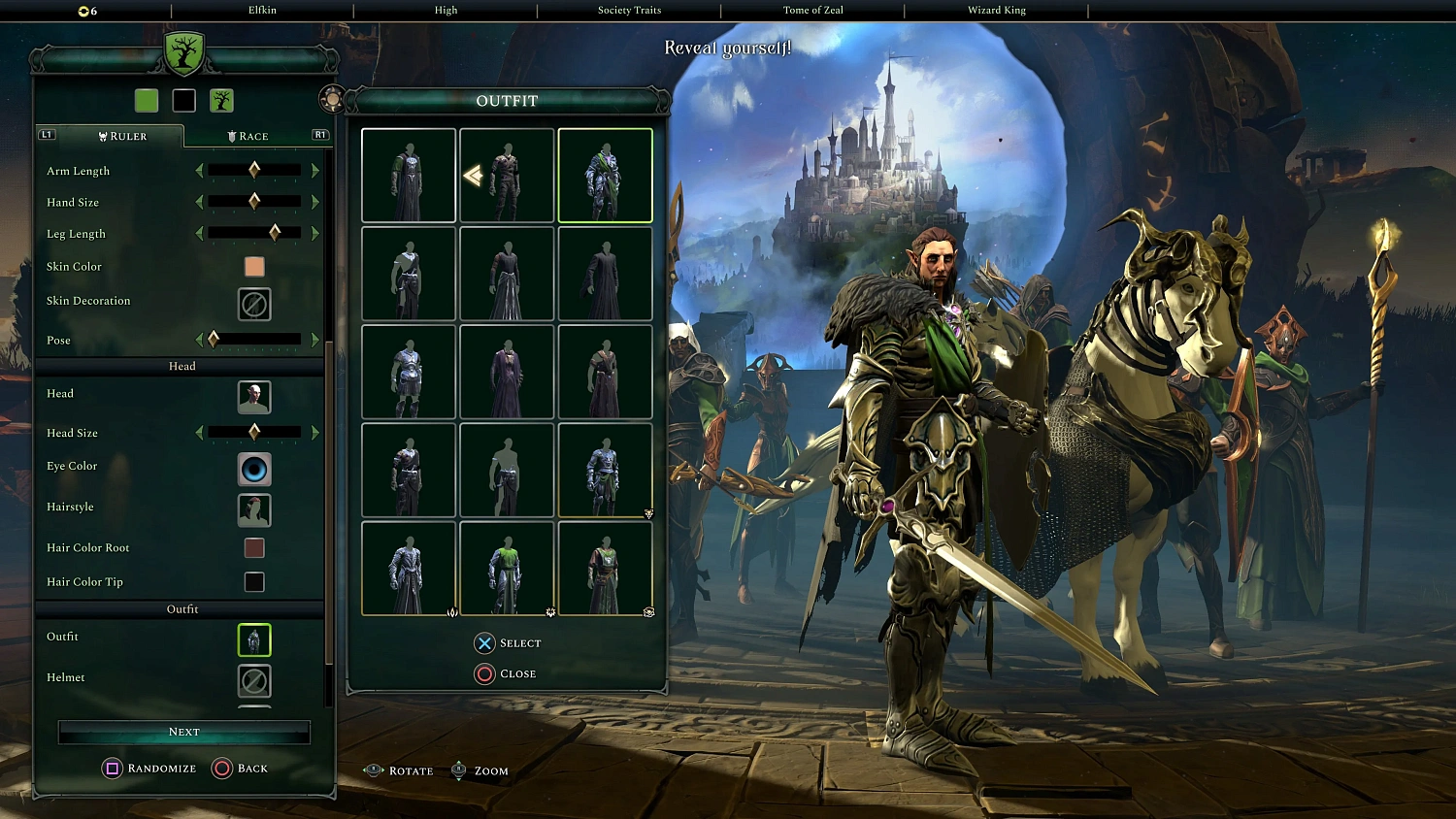Open the Hairstyle thumbnail selector

click(253, 509)
